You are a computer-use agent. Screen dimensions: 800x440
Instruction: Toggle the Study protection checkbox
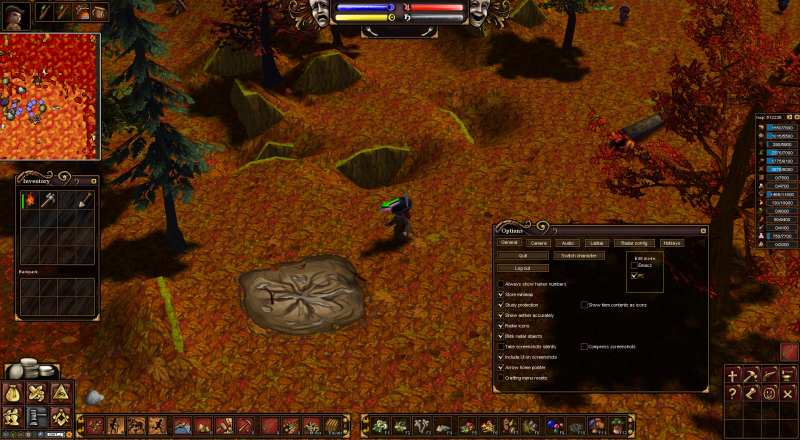pos(500,305)
